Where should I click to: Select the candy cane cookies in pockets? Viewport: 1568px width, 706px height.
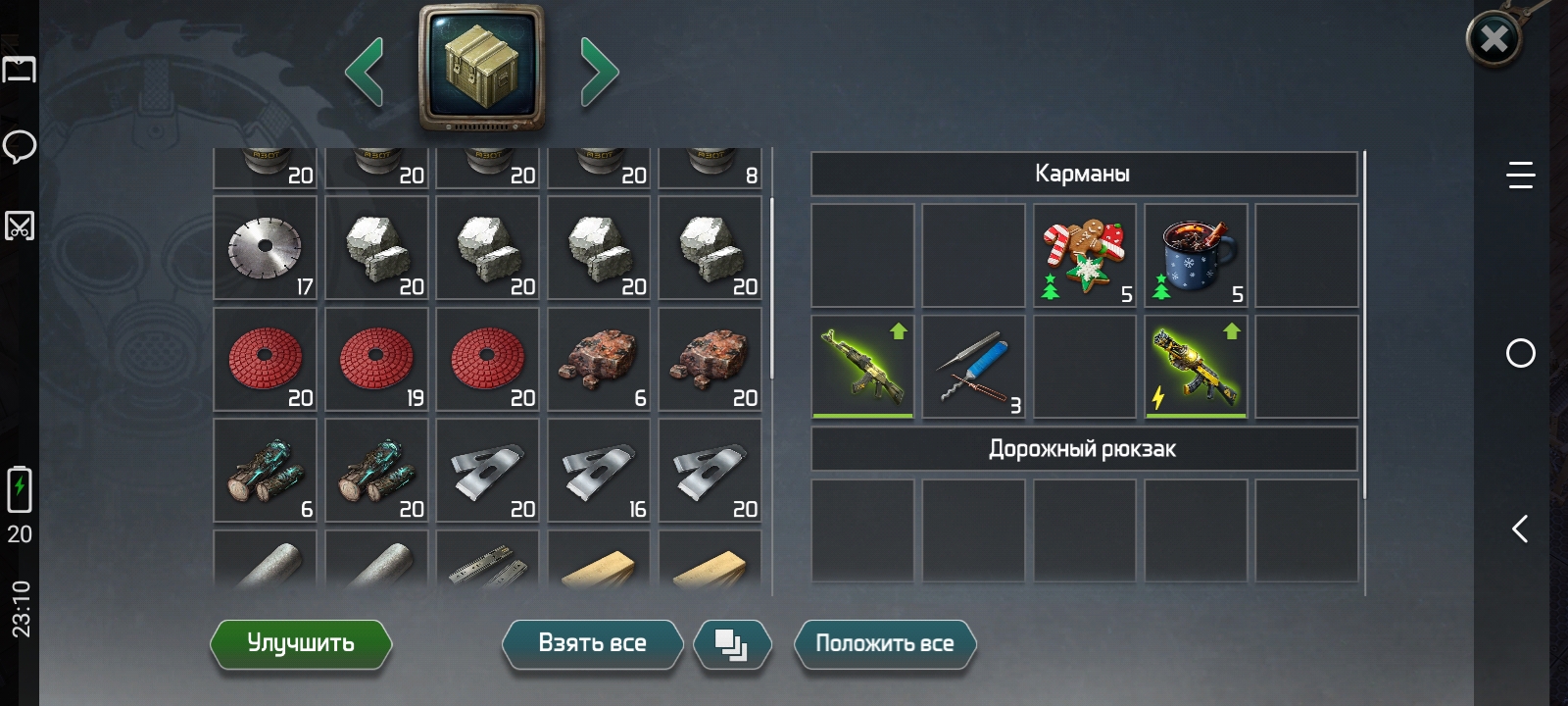1085,256
